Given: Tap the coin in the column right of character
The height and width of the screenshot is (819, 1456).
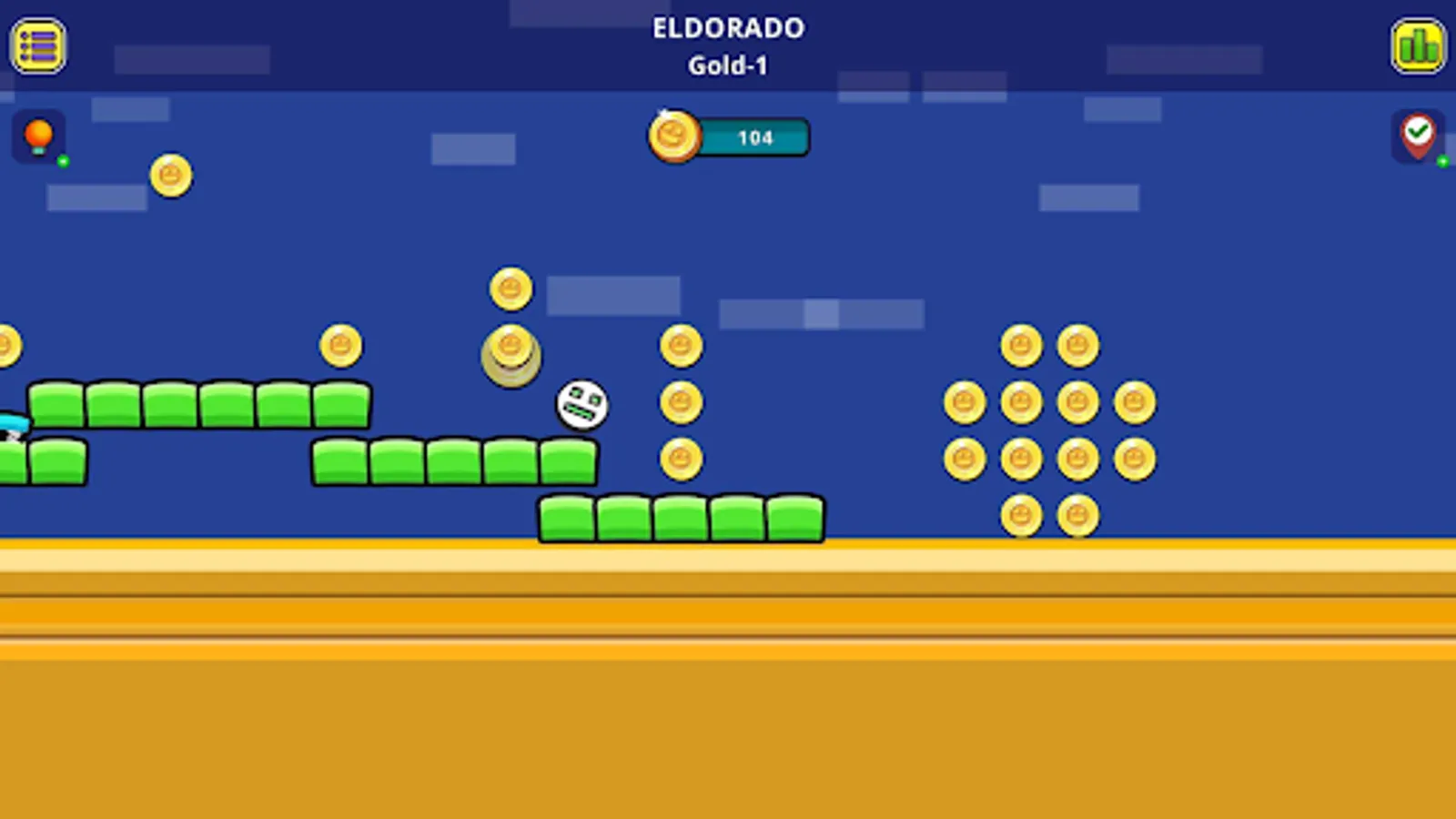Looking at the screenshot, I should pos(679,401).
